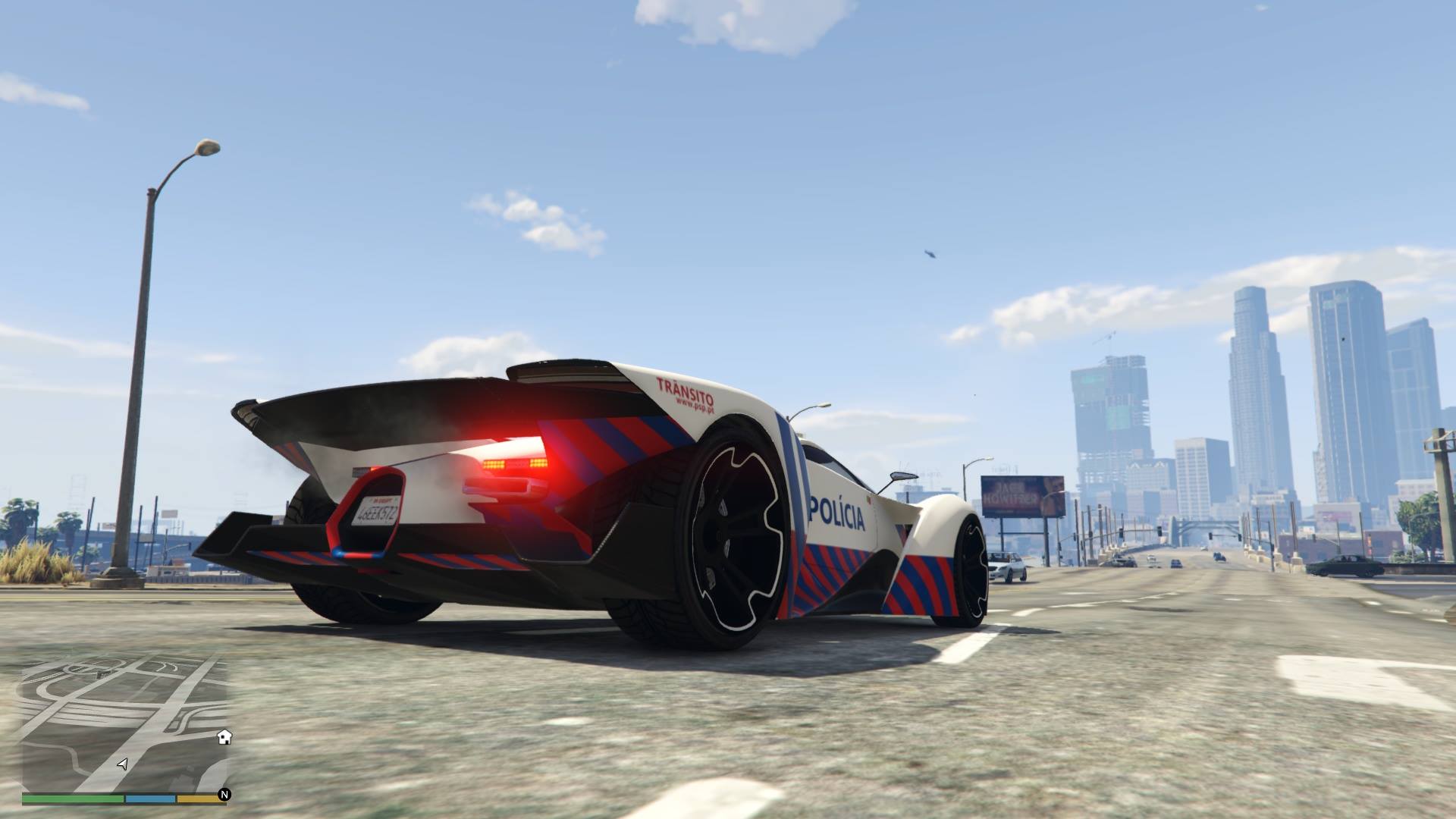The height and width of the screenshot is (819, 1456).
Task: Click the north "N" compass indicator
Action: pos(224,795)
